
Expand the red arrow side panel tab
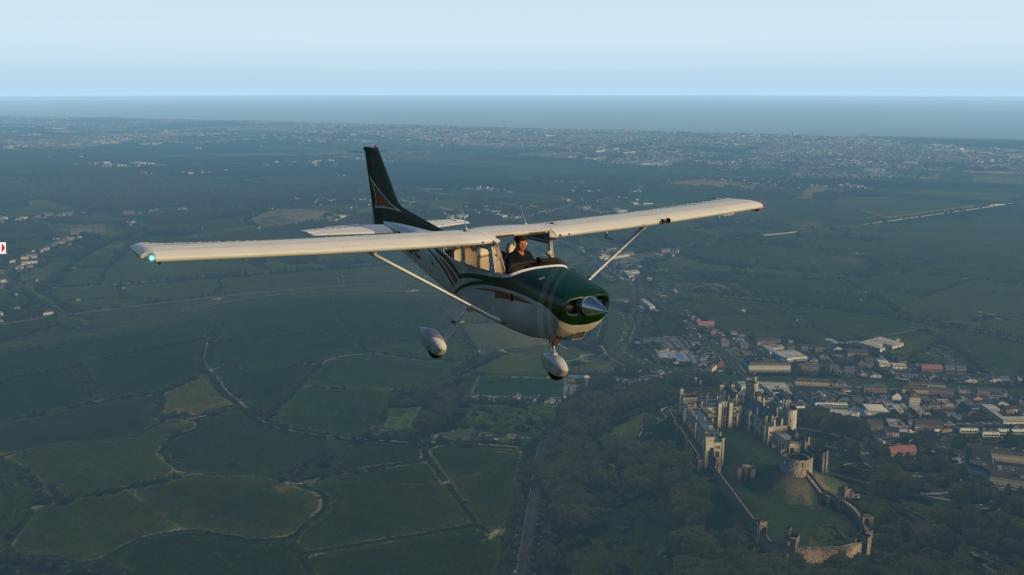(x=3, y=248)
